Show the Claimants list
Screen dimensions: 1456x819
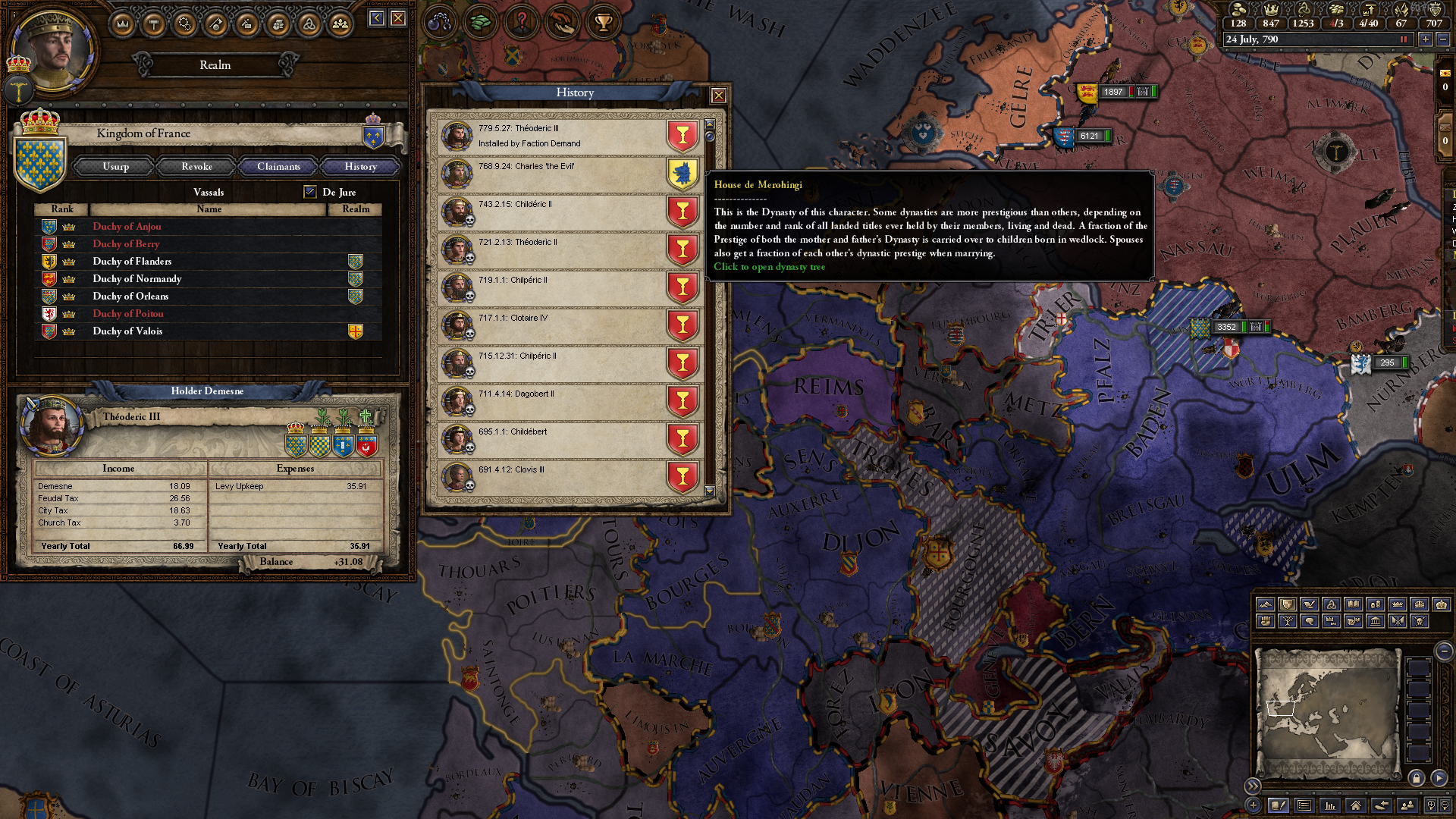pos(278,167)
